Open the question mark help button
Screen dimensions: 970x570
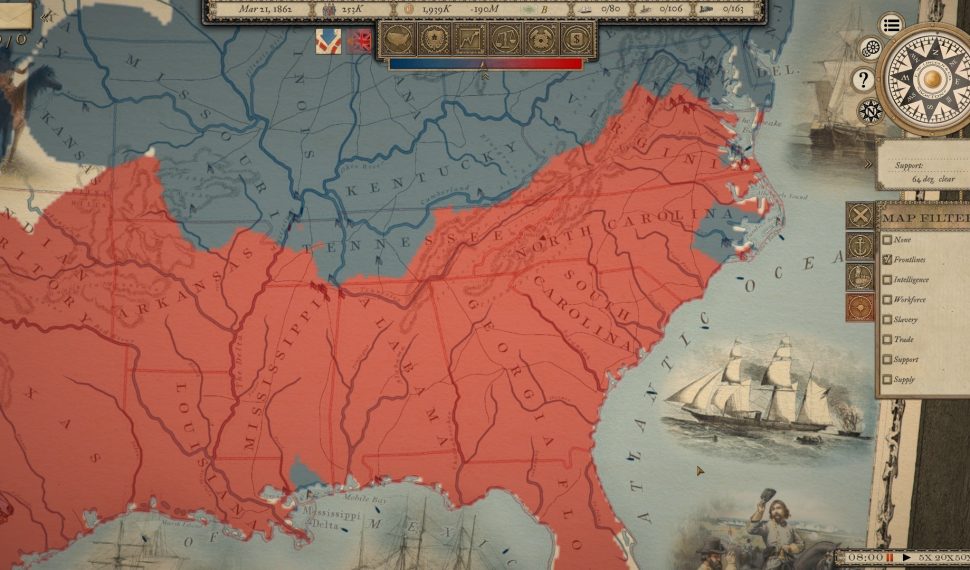863,80
